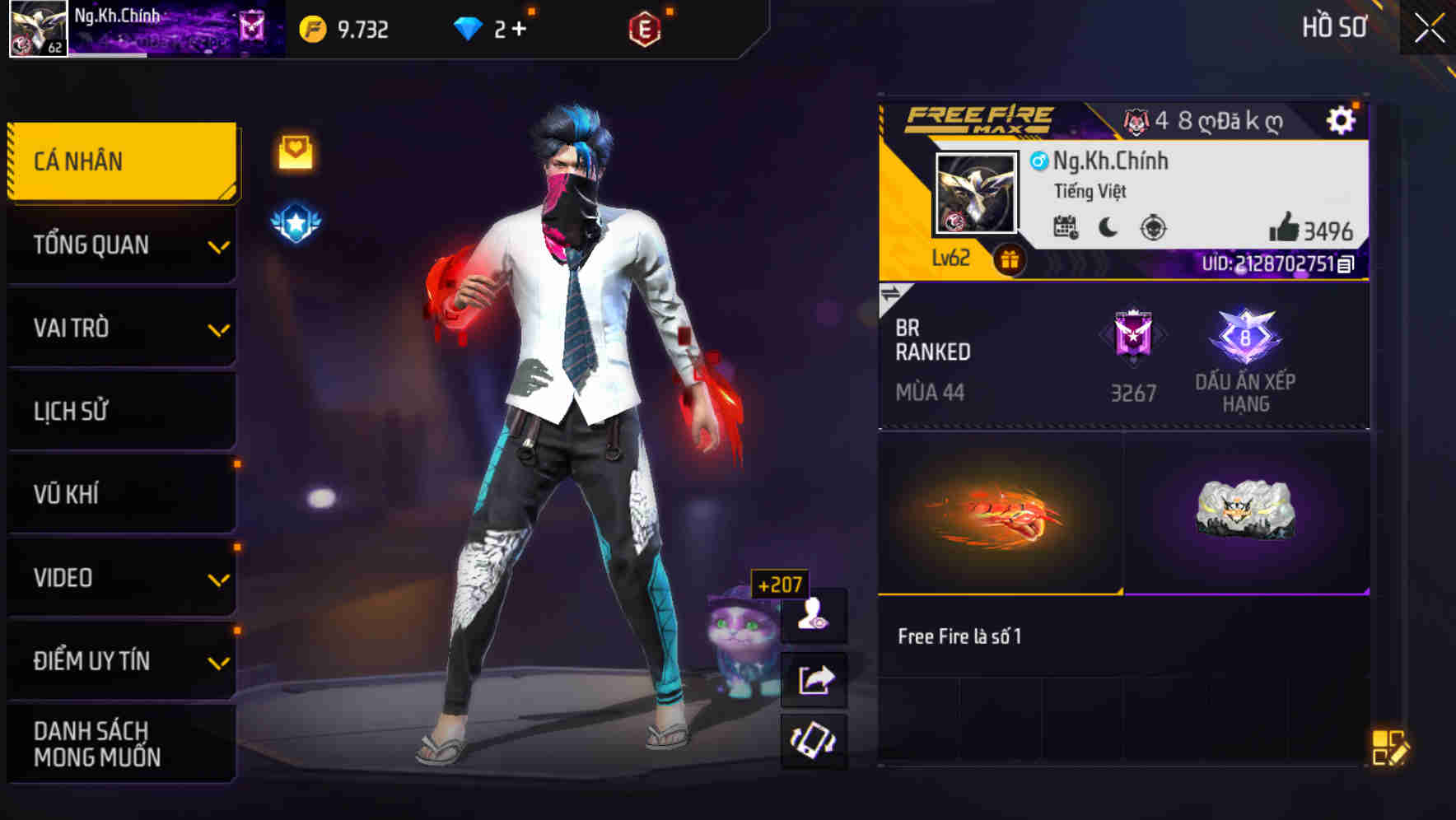
Task: Expand the VIDEO section
Action: point(122,577)
